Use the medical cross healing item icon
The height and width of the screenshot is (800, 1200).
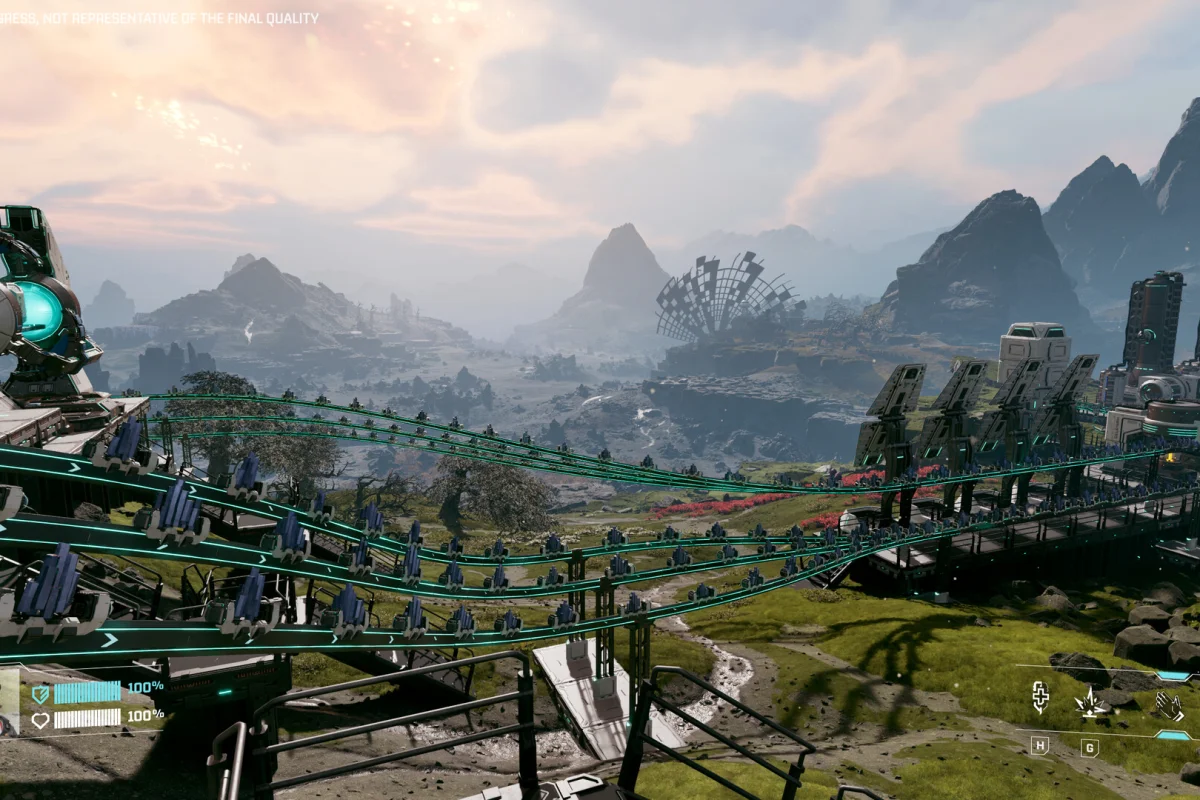[1040, 697]
